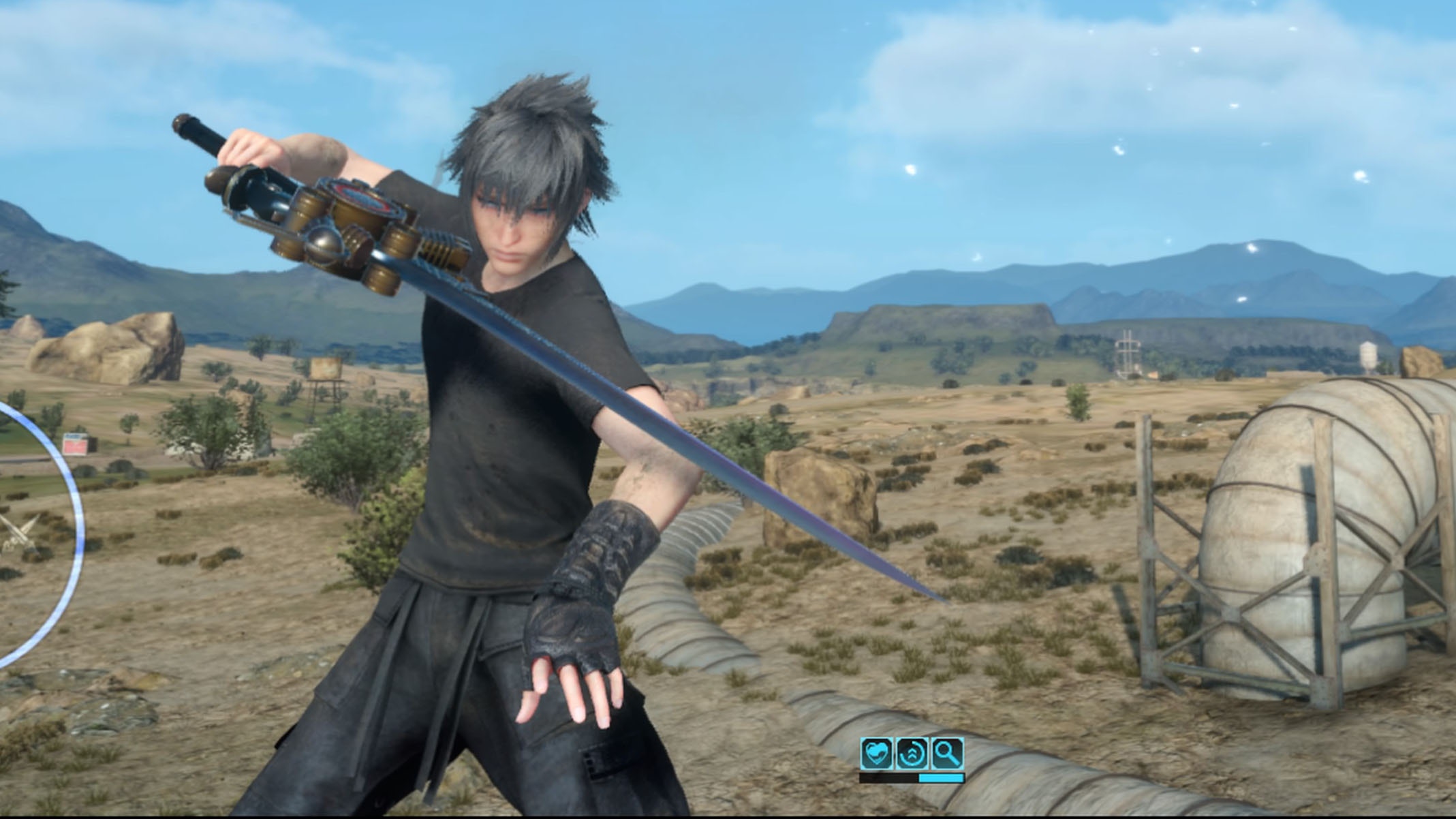Use the magnifying glass analyze icon

coord(947,754)
